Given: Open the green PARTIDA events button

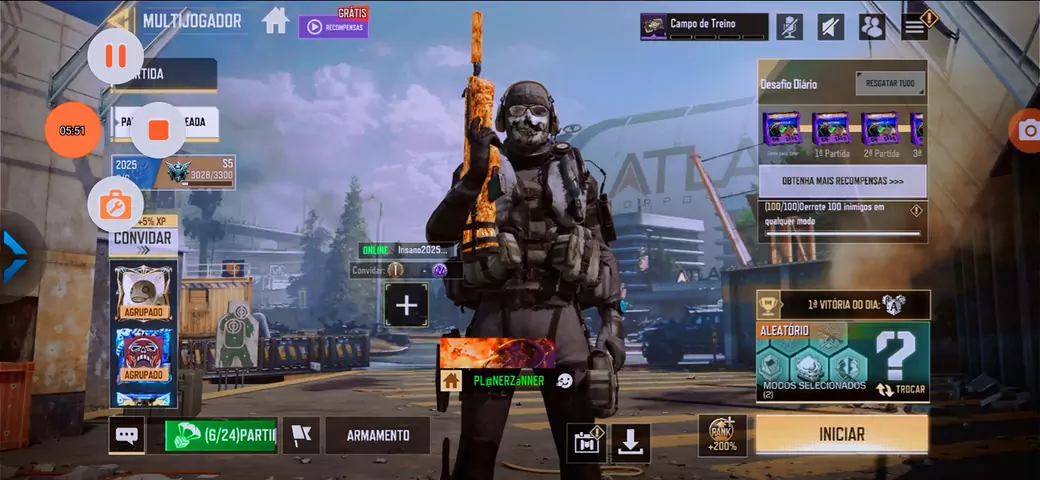Looking at the screenshot, I should click(x=221, y=435).
